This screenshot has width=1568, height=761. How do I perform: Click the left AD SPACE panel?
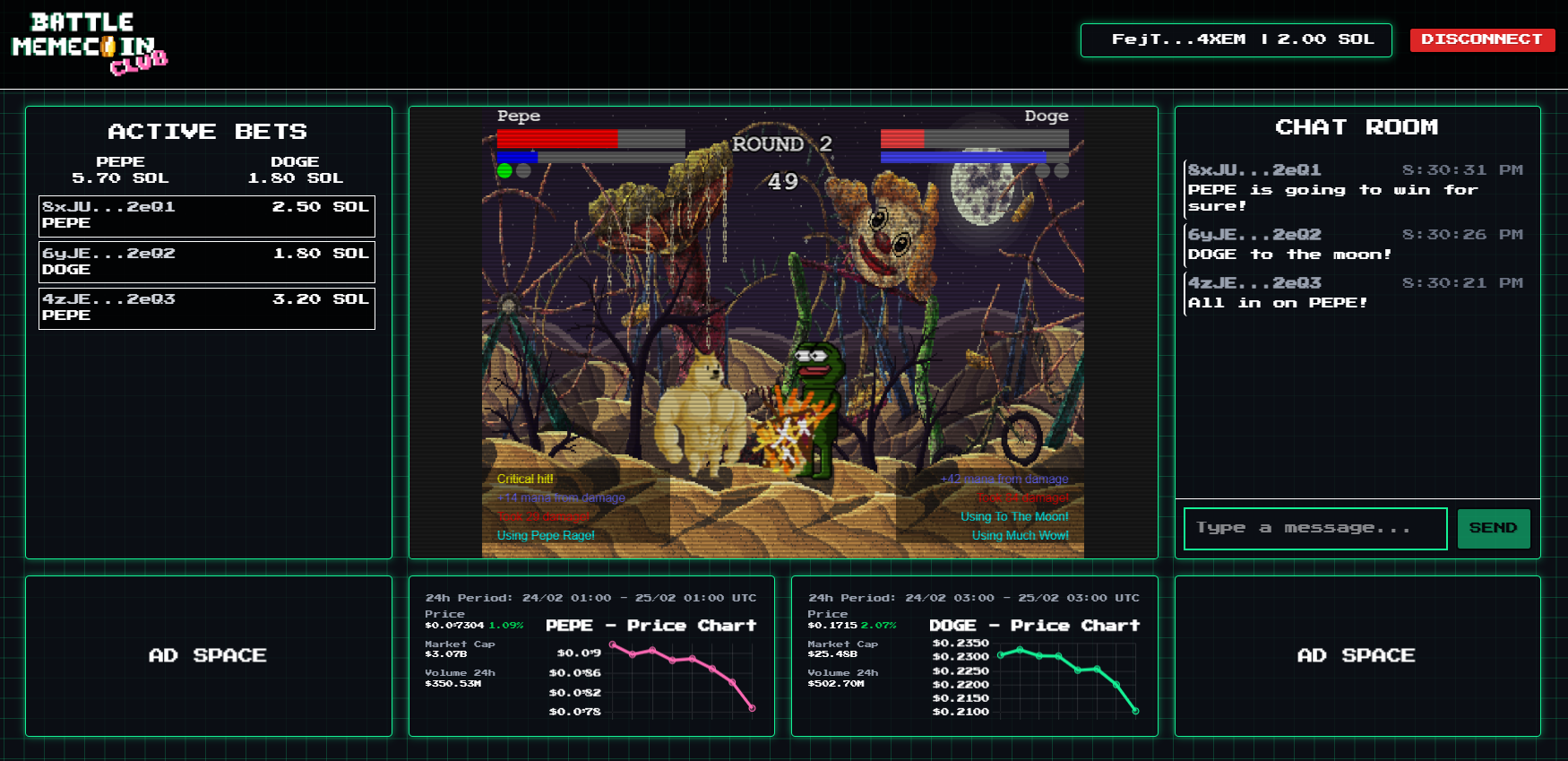tap(208, 655)
